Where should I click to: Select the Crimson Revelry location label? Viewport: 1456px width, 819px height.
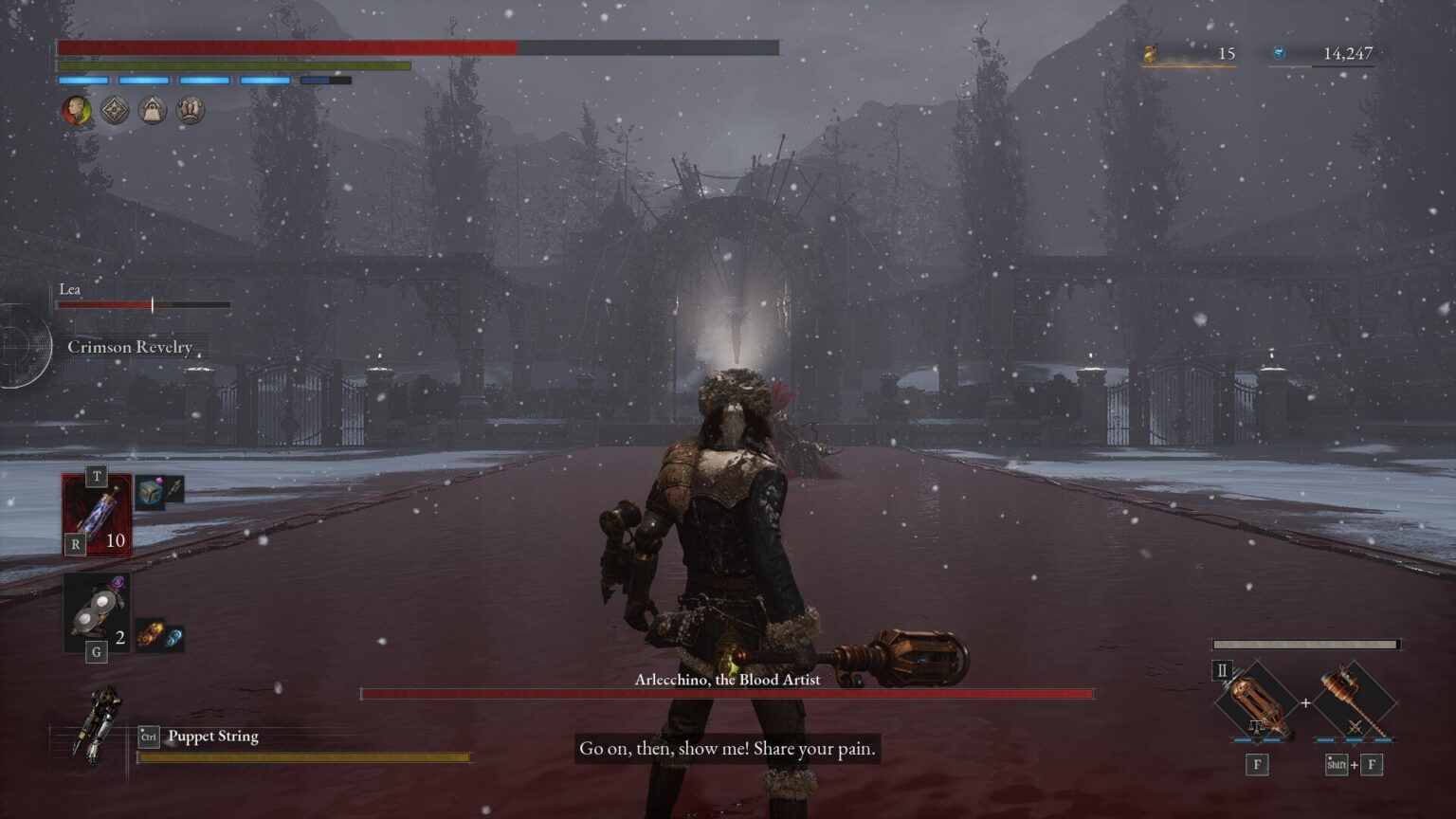[131, 347]
